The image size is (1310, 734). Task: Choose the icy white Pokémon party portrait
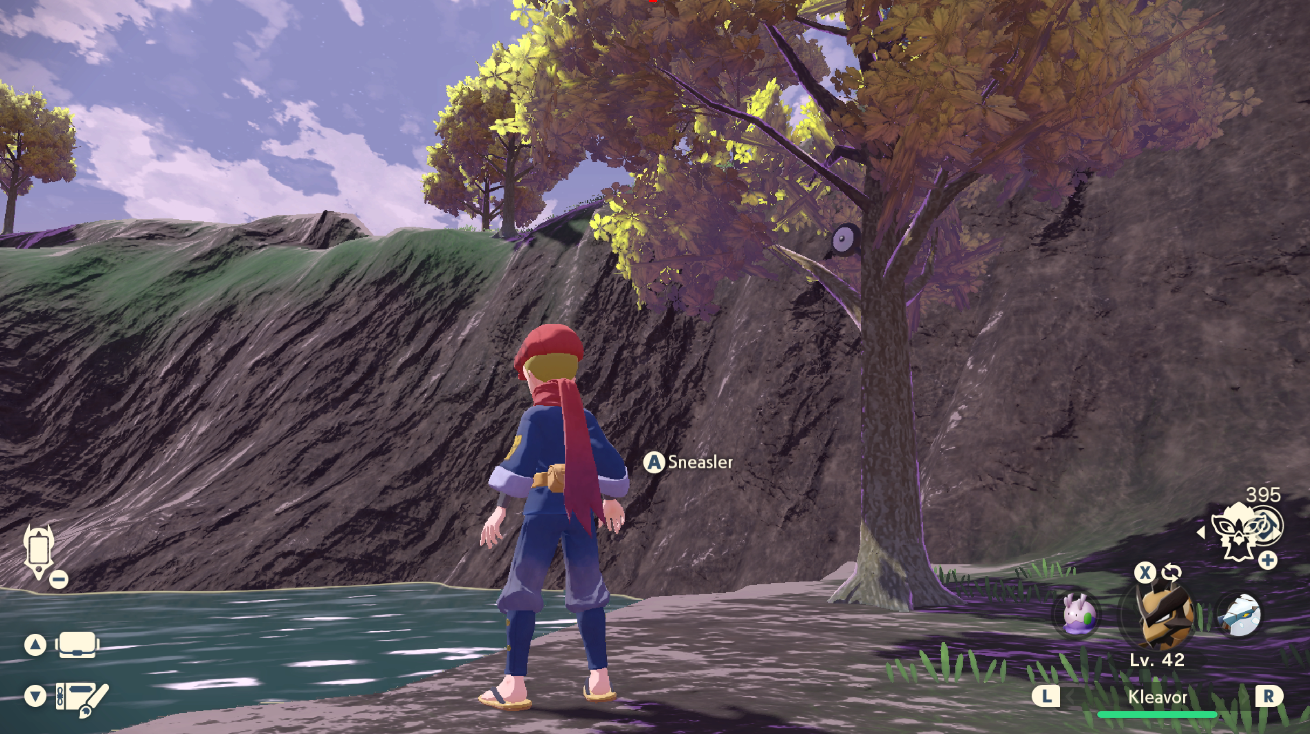(1239, 613)
